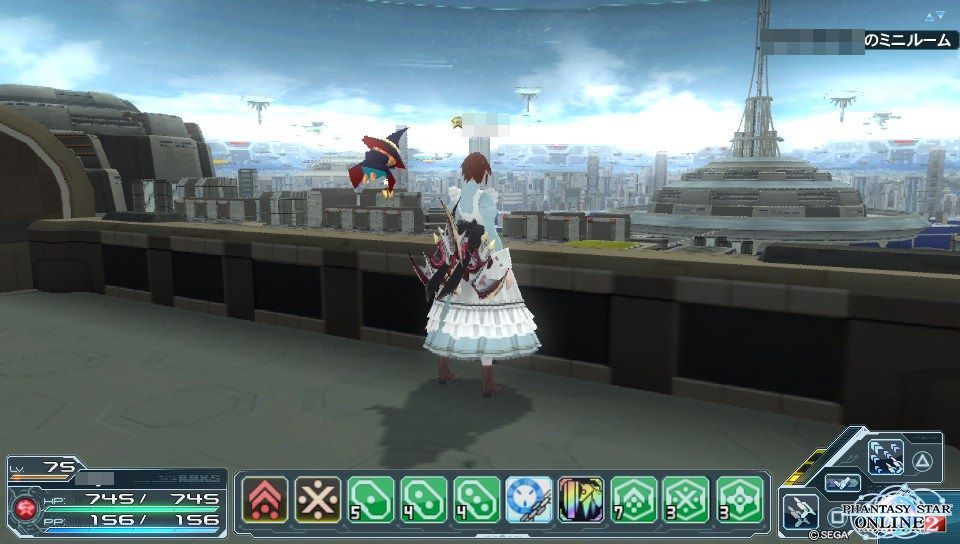
Task: Activate the arrow volley weapon action
Action: point(886,457)
